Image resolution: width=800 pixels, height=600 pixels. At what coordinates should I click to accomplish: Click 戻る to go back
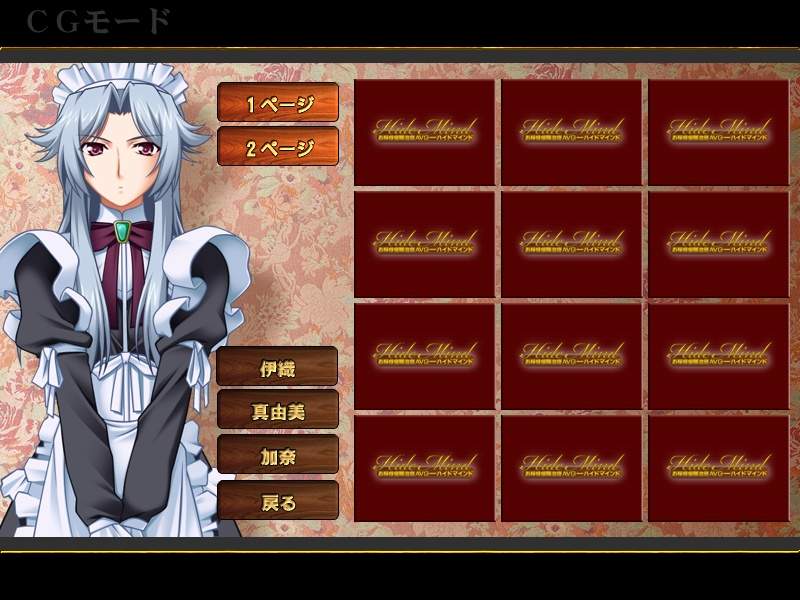[x=278, y=501]
